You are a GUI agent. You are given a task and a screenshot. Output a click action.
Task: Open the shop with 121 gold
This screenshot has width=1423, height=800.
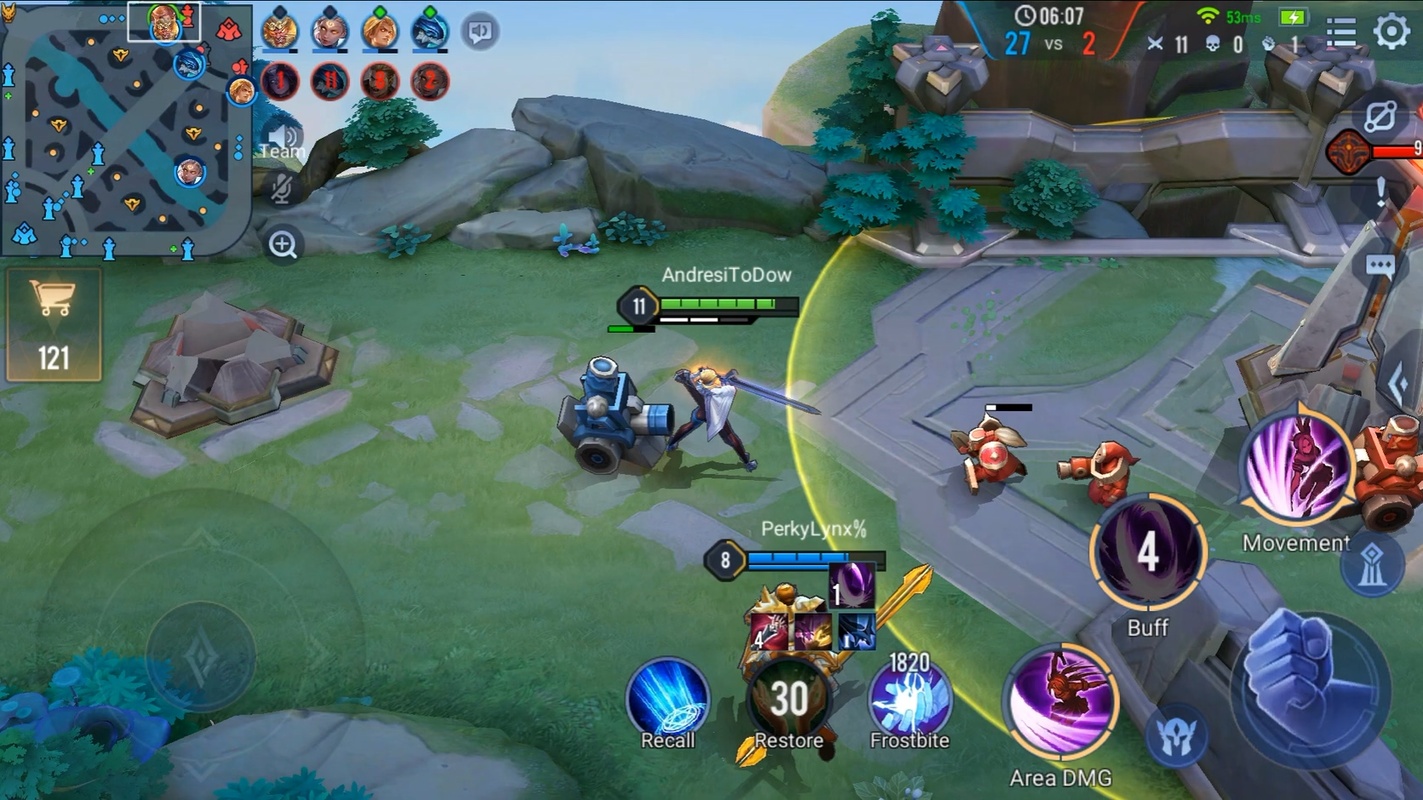[54, 324]
